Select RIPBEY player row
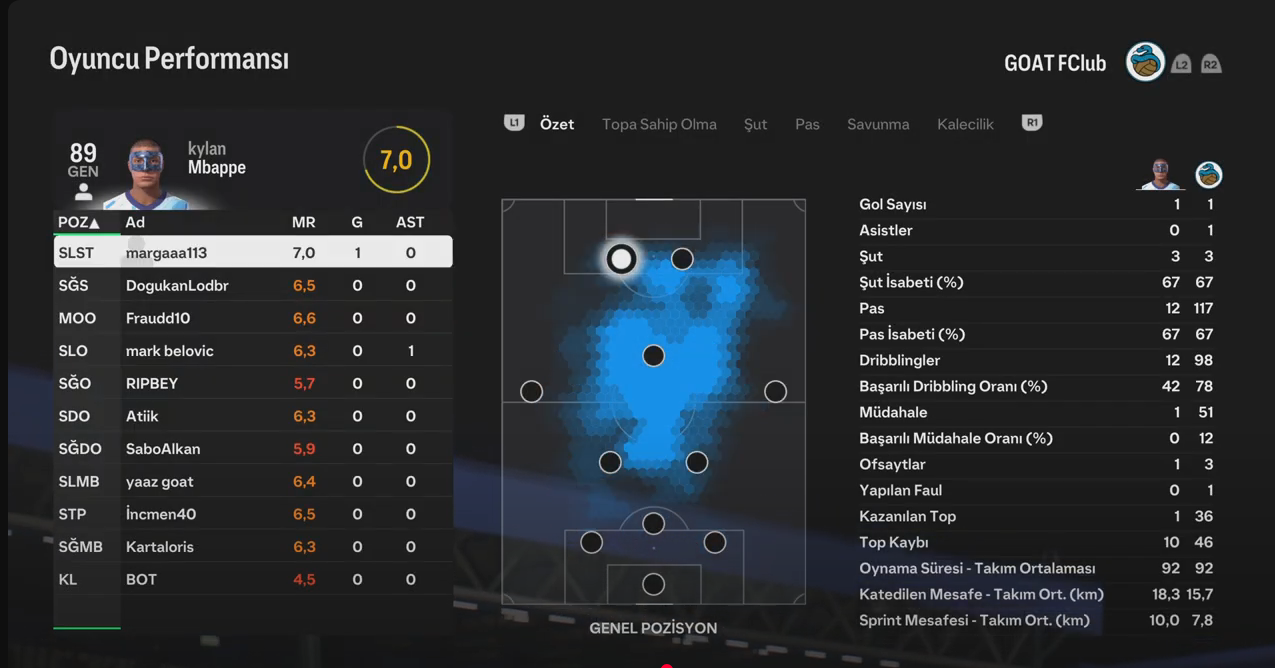 (x=252, y=384)
